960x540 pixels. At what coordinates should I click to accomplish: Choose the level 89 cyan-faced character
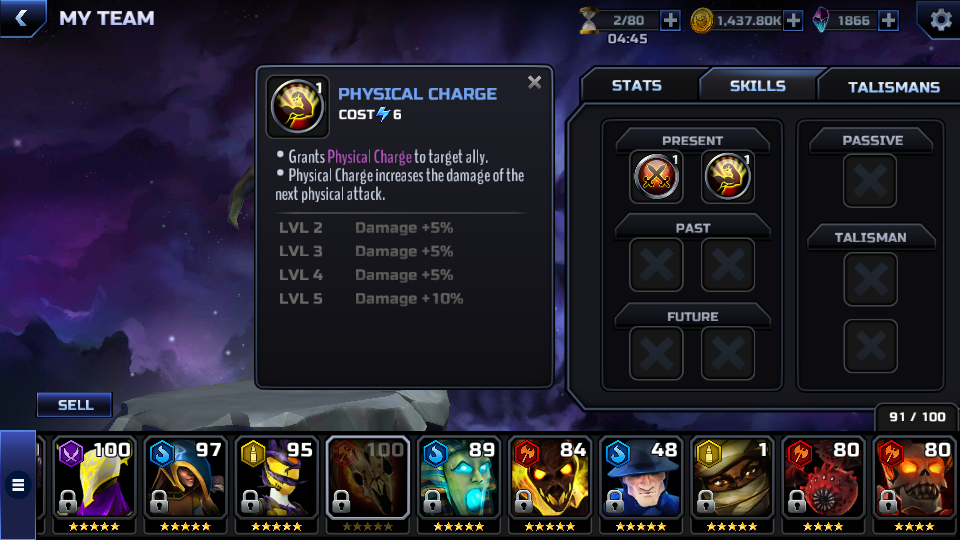point(460,478)
